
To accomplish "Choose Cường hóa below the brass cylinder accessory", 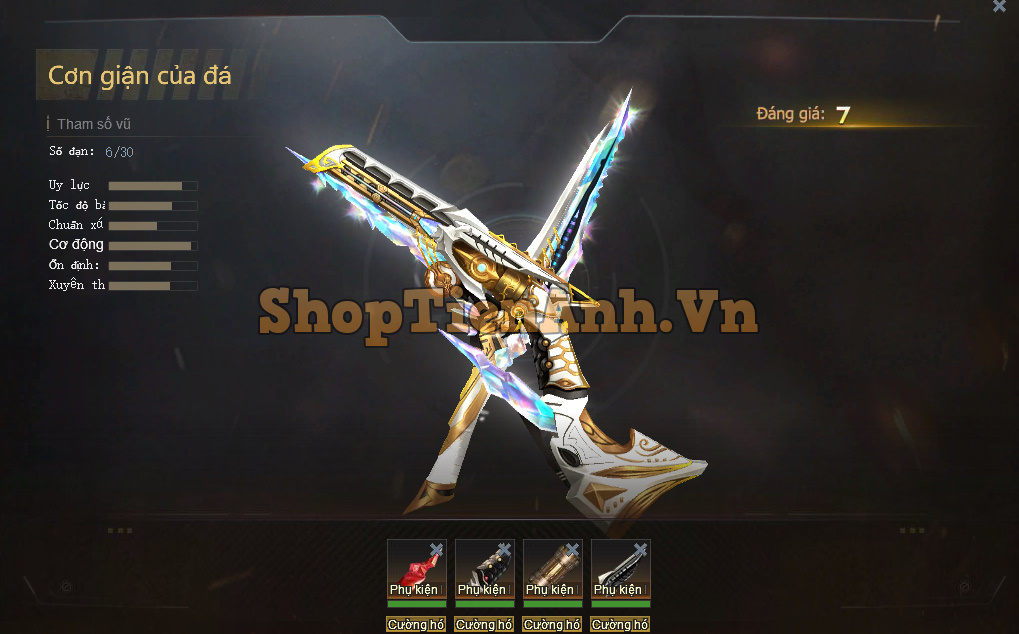I will (552, 625).
